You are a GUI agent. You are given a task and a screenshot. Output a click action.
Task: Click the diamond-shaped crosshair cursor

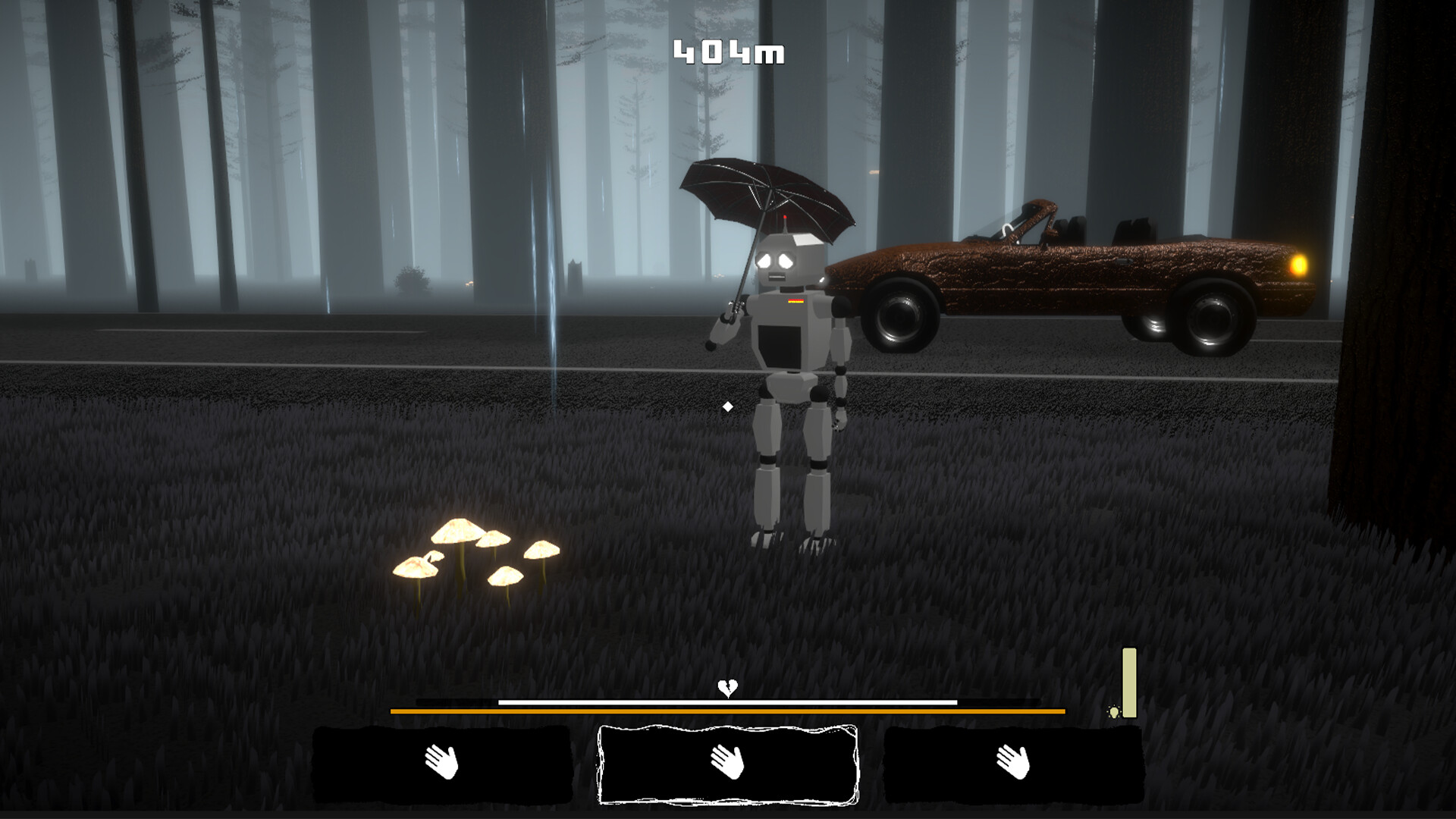coord(730,406)
